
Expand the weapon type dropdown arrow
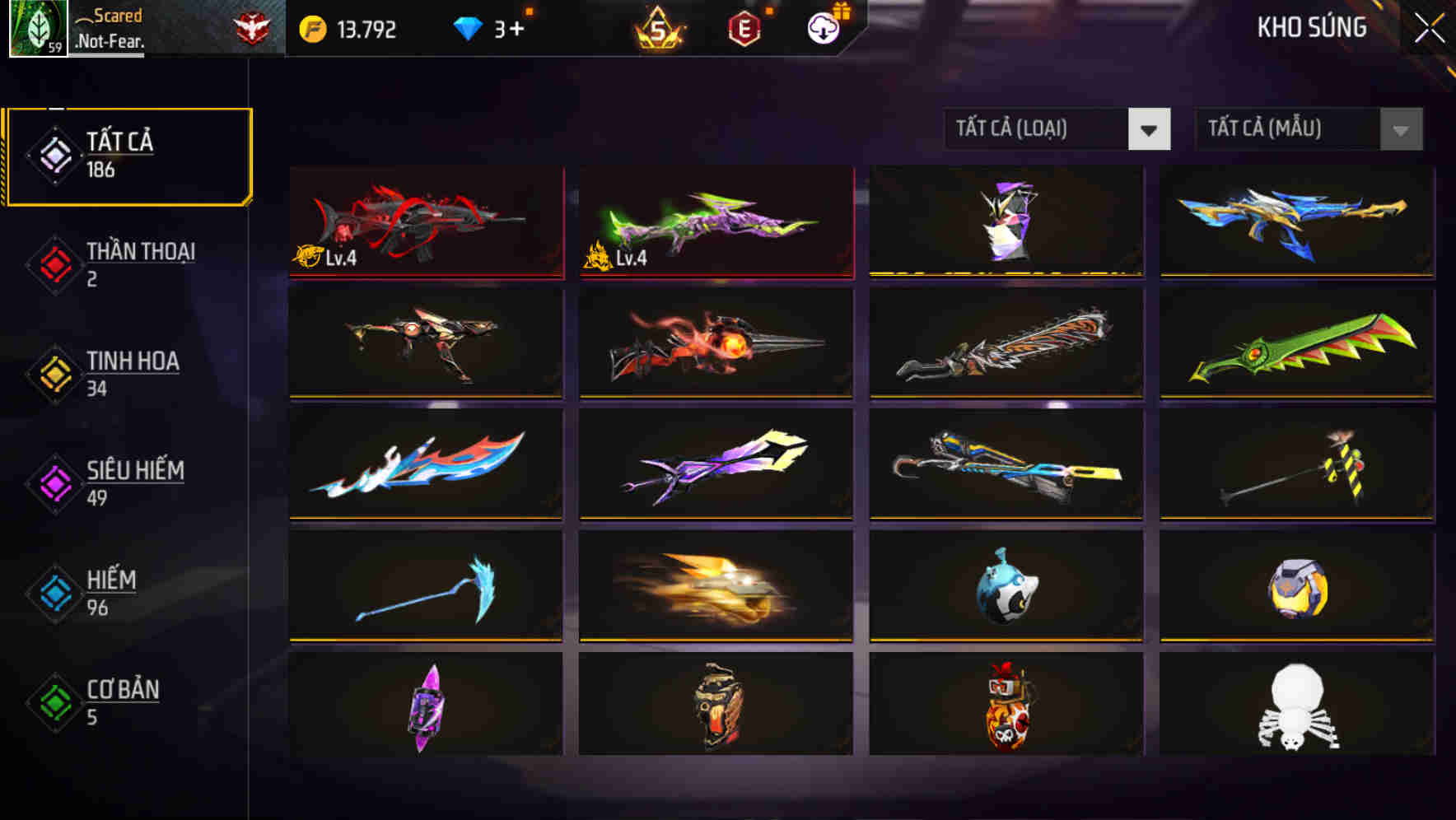tap(1150, 129)
